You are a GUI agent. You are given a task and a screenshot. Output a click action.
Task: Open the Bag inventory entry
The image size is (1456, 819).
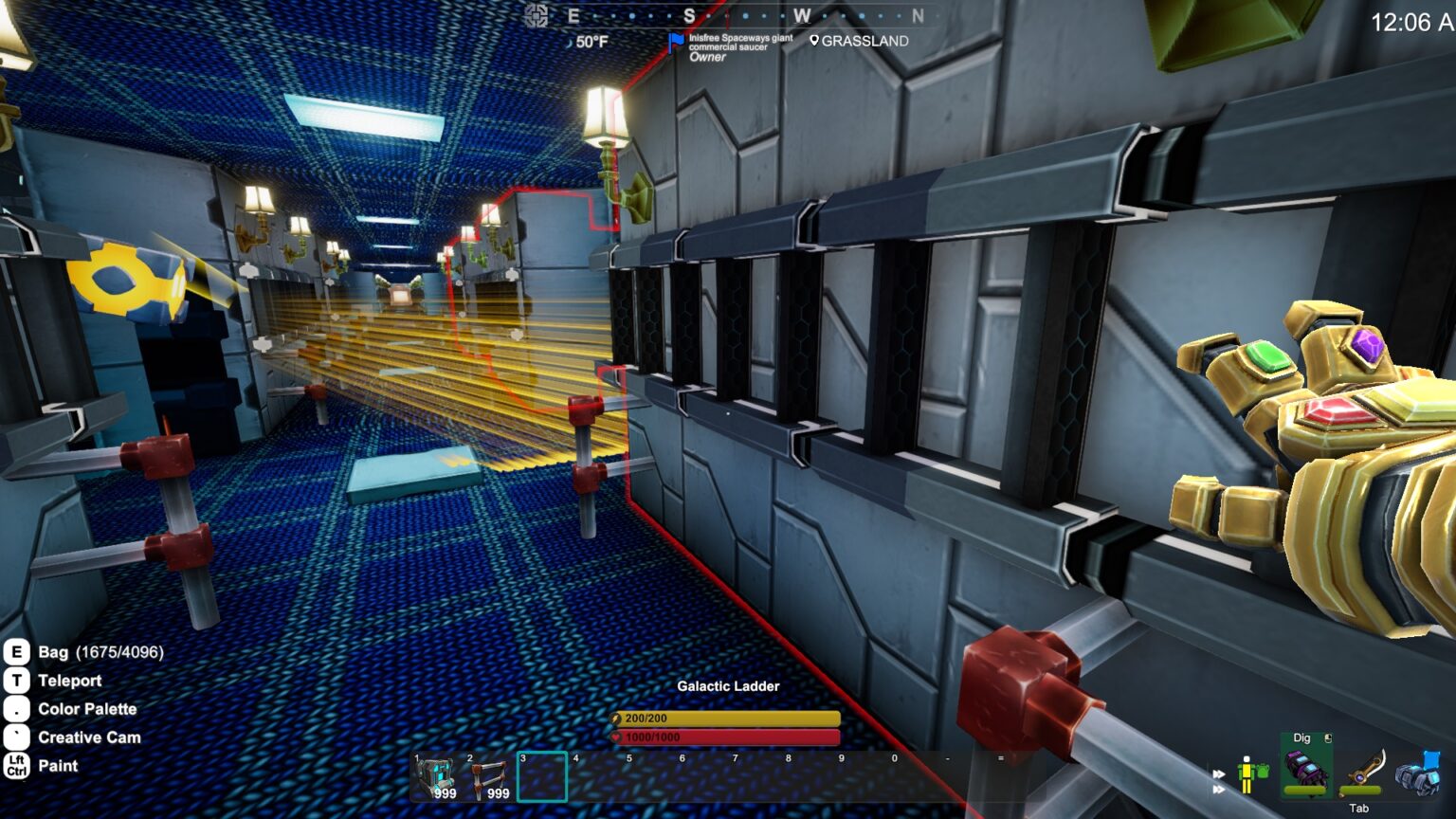(100, 652)
